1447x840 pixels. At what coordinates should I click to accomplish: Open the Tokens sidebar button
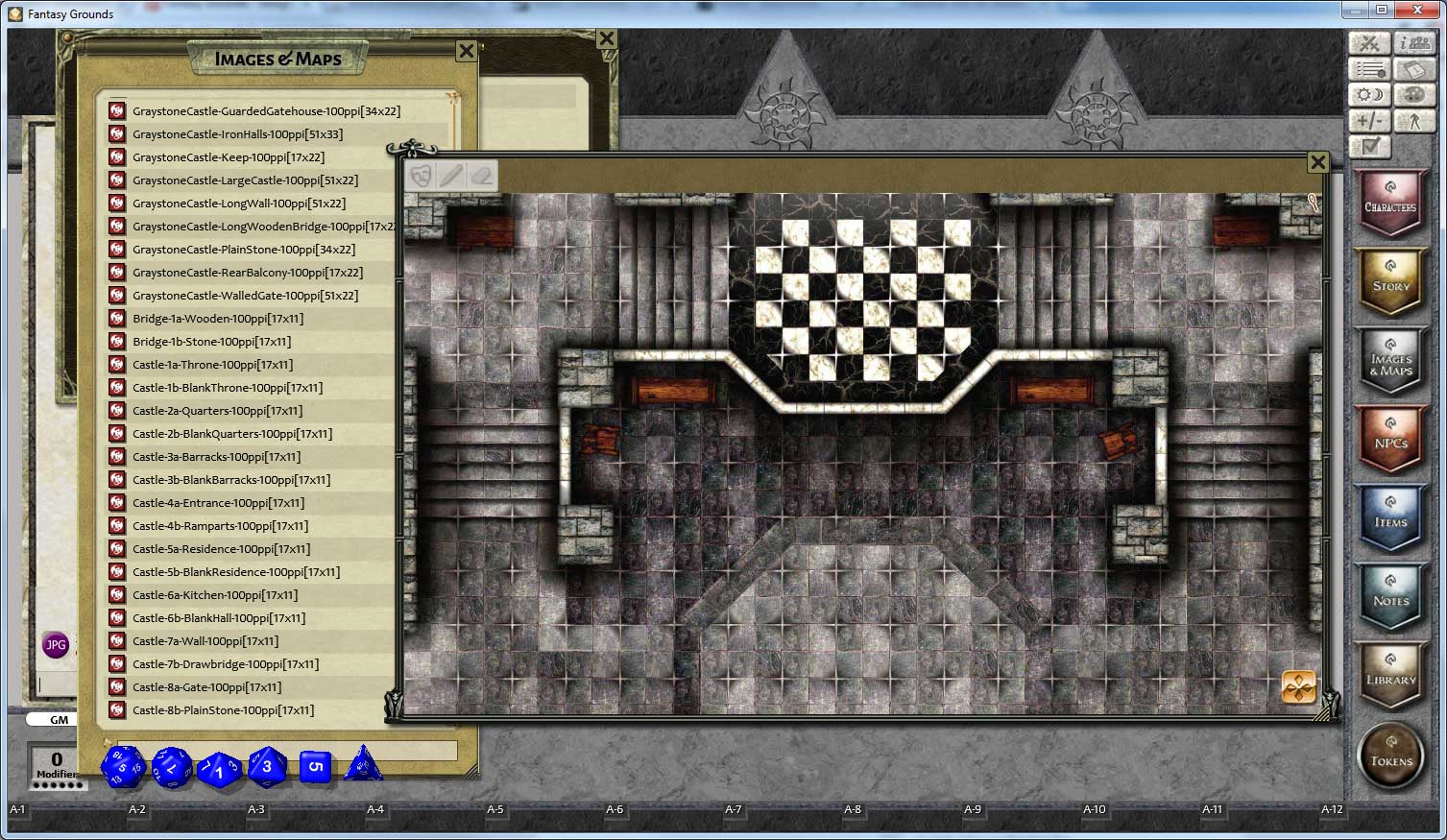[x=1389, y=756]
